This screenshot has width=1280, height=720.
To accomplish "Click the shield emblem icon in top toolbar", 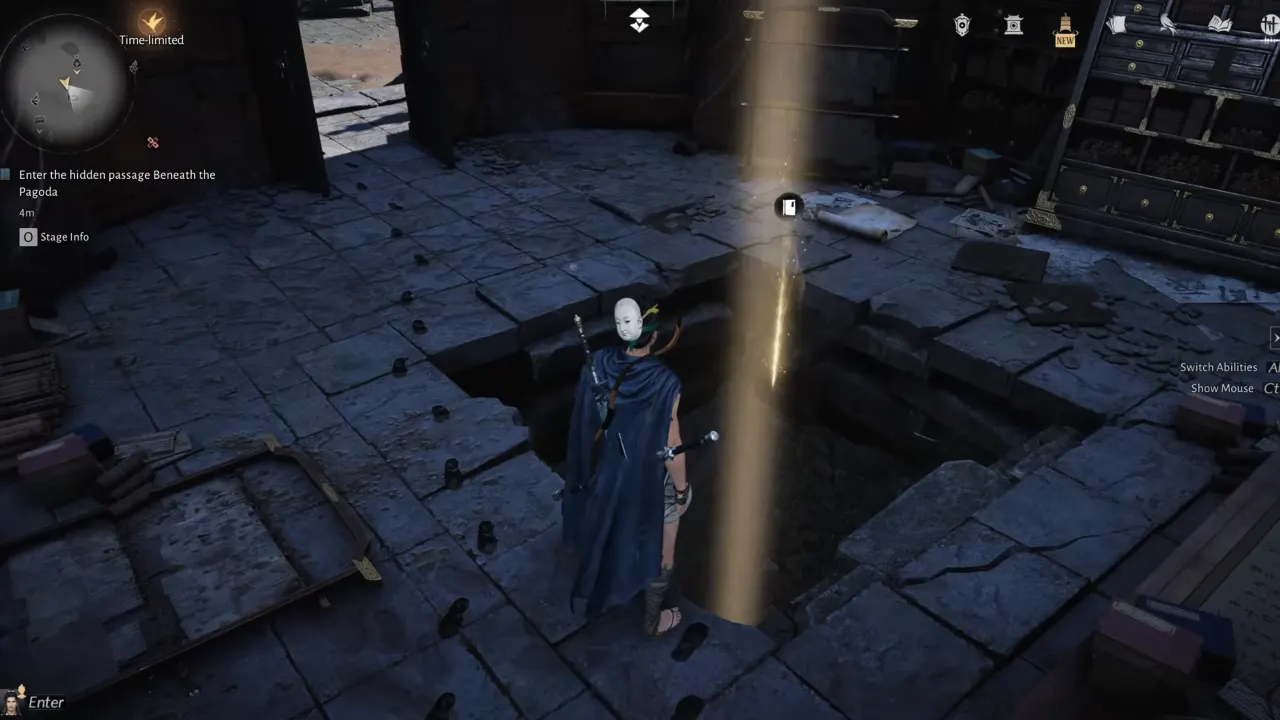I will 960,25.
